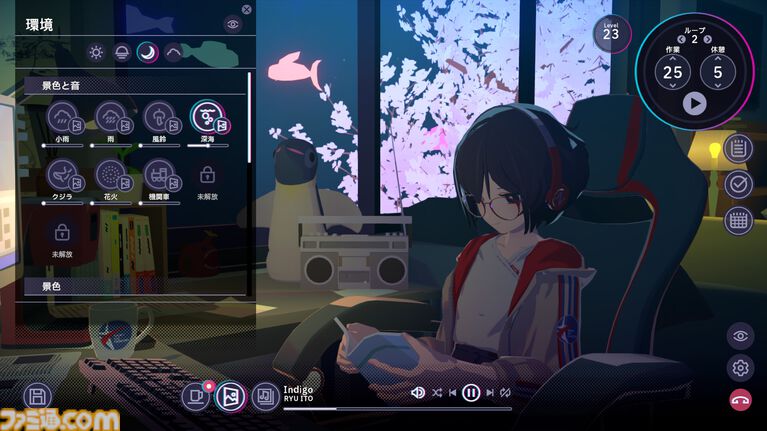Turn on the 花火 fireworks effect

[x=111, y=175]
